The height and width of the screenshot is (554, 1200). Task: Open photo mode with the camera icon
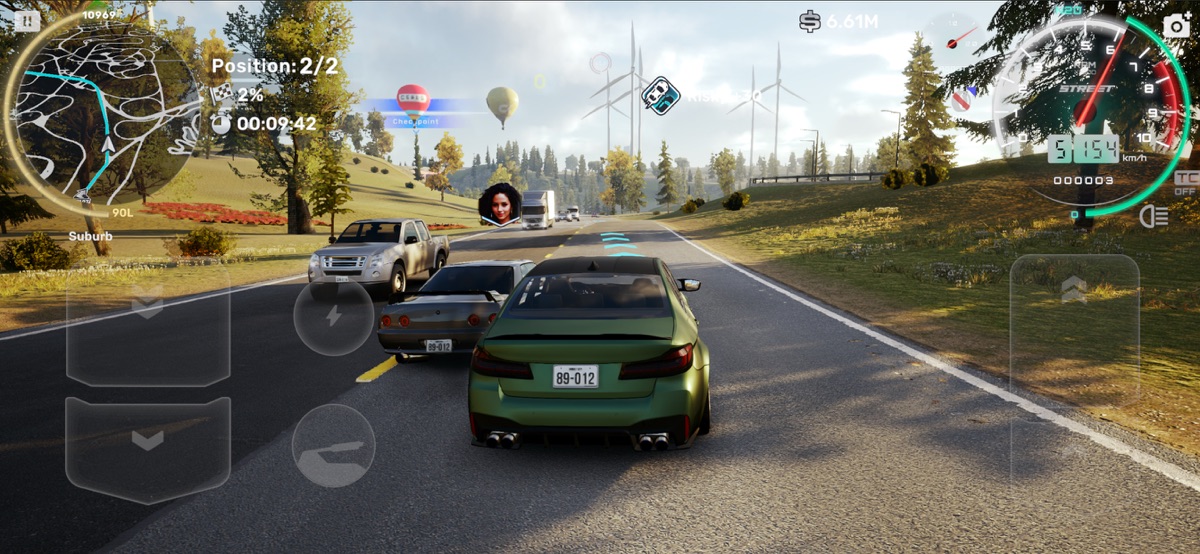coord(1177,25)
